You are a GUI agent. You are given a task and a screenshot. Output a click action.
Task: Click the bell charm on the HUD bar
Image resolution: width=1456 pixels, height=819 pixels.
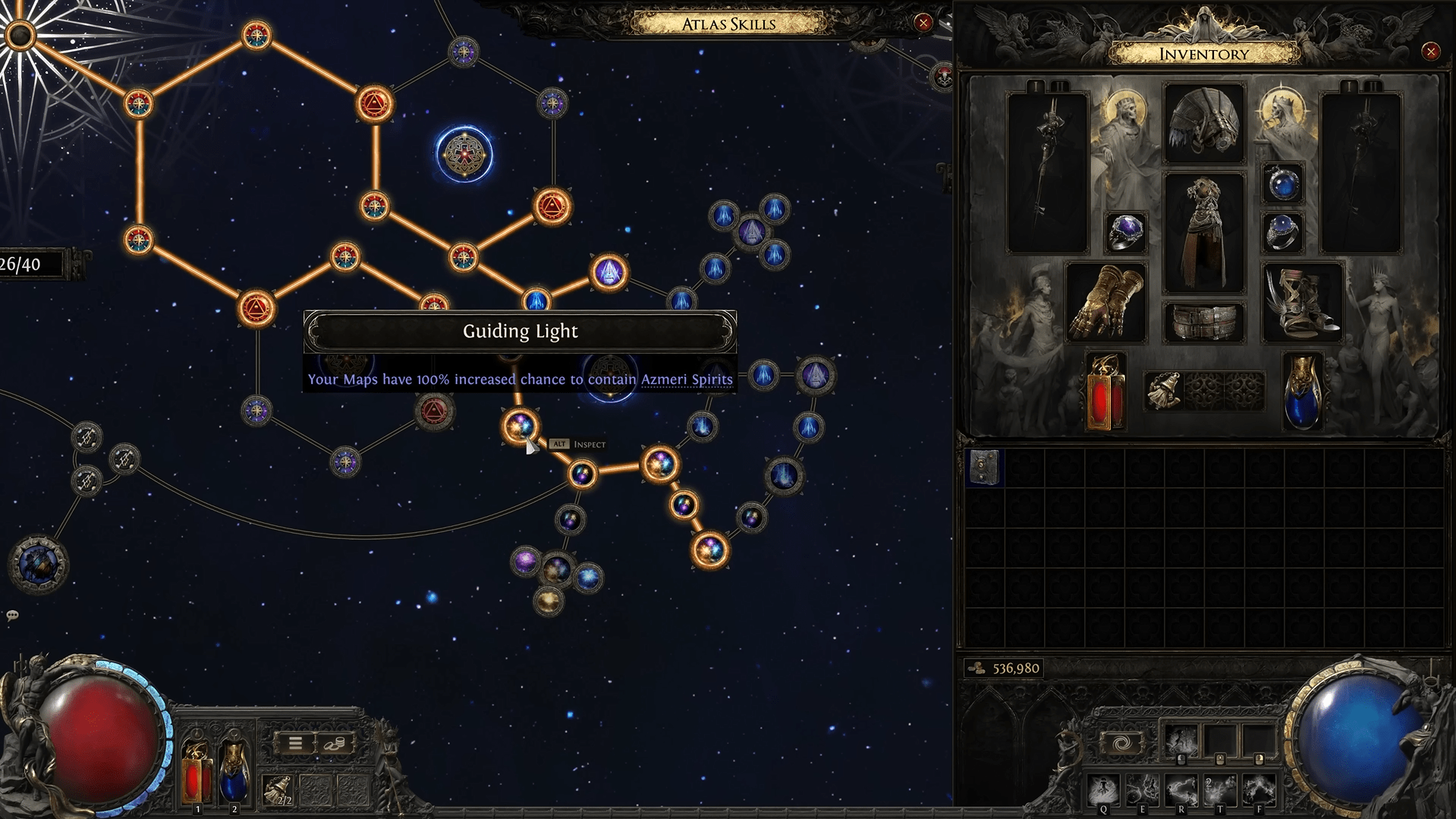point(278,790)
